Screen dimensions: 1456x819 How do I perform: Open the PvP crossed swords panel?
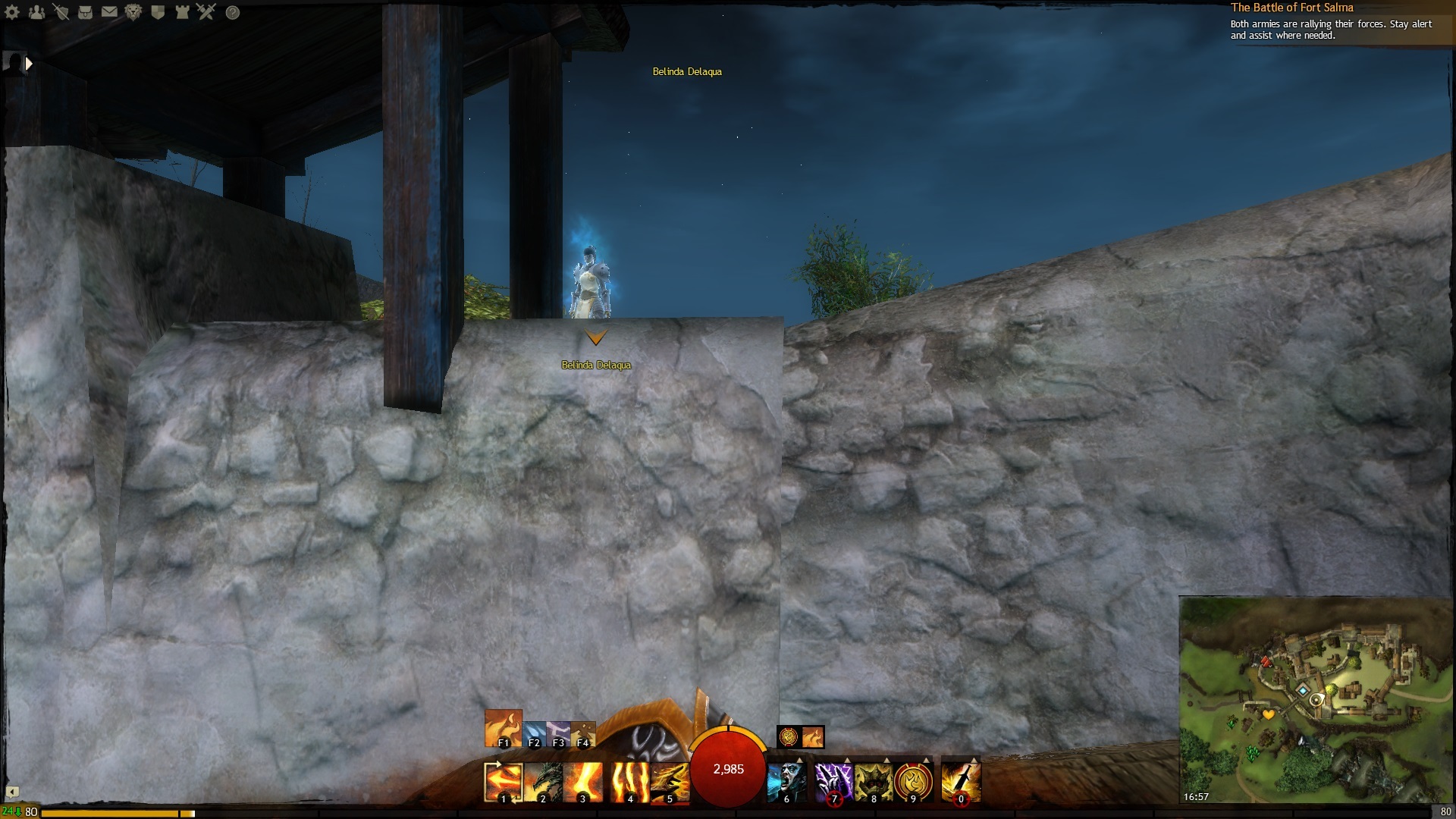(x=206, y=12)
